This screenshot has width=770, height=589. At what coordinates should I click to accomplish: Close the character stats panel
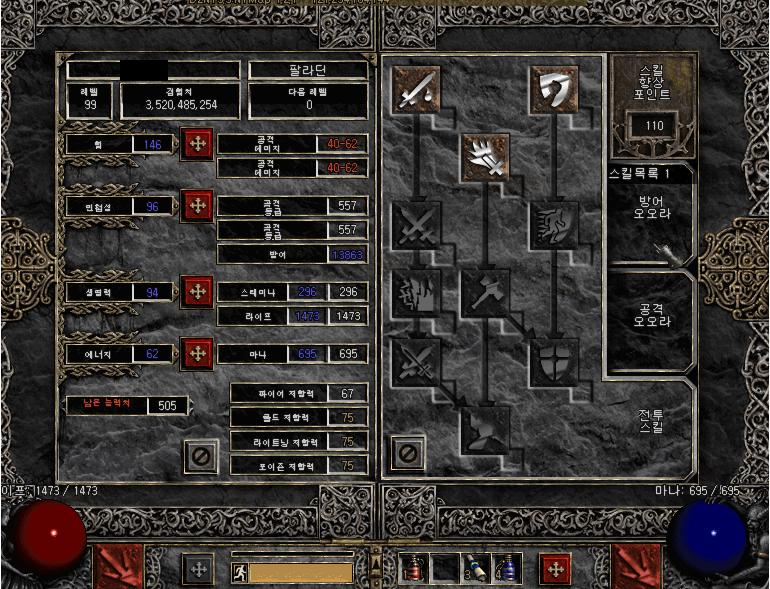[x=201, y=456]
